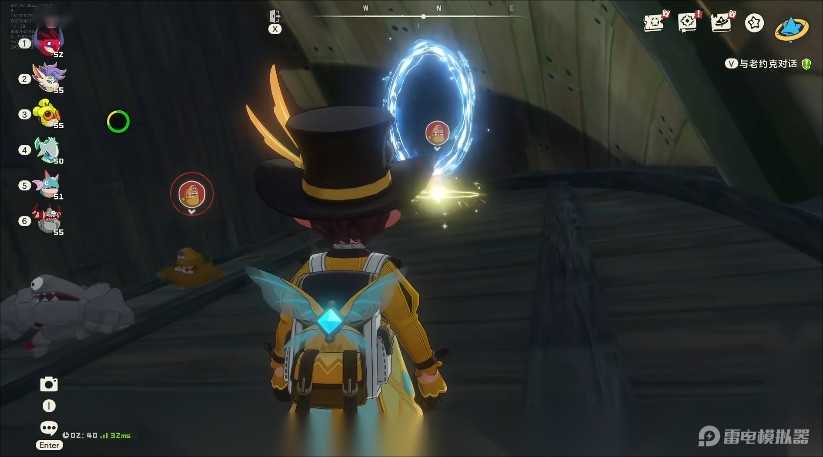The image size is (823, 457).
Task: Open the camera photo mode
Action: click(48, 384)
